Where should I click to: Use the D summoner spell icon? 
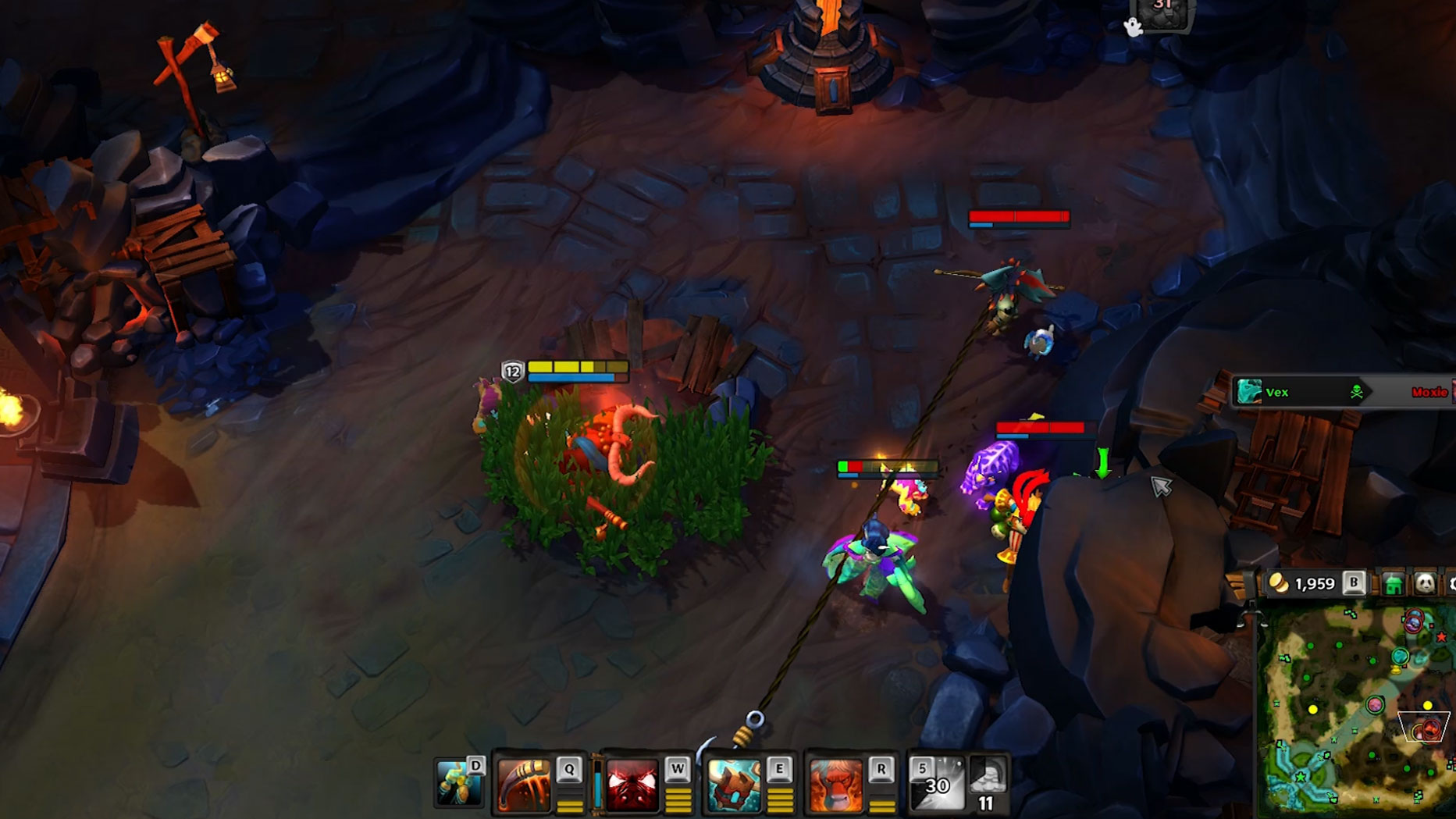click(459, 782)
